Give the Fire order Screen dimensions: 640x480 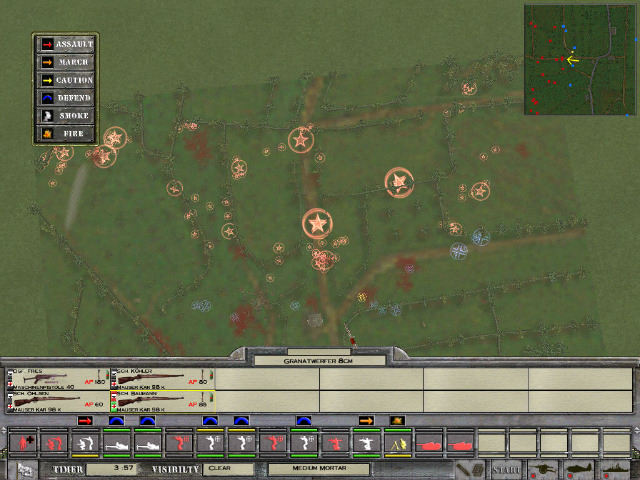pyautogui.click(x=66, y=133)
